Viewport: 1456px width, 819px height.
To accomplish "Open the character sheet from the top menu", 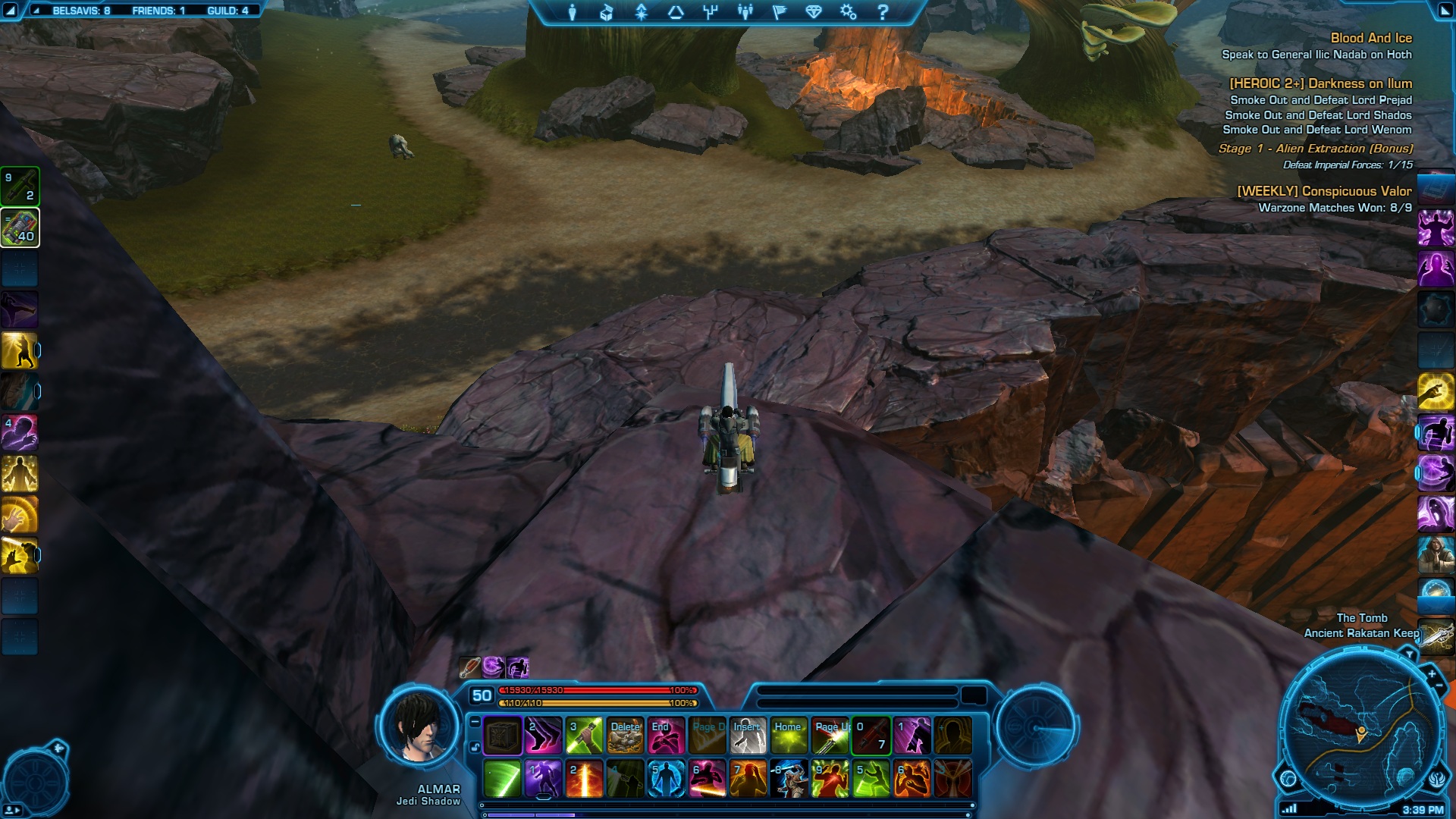I will (573, 12).
